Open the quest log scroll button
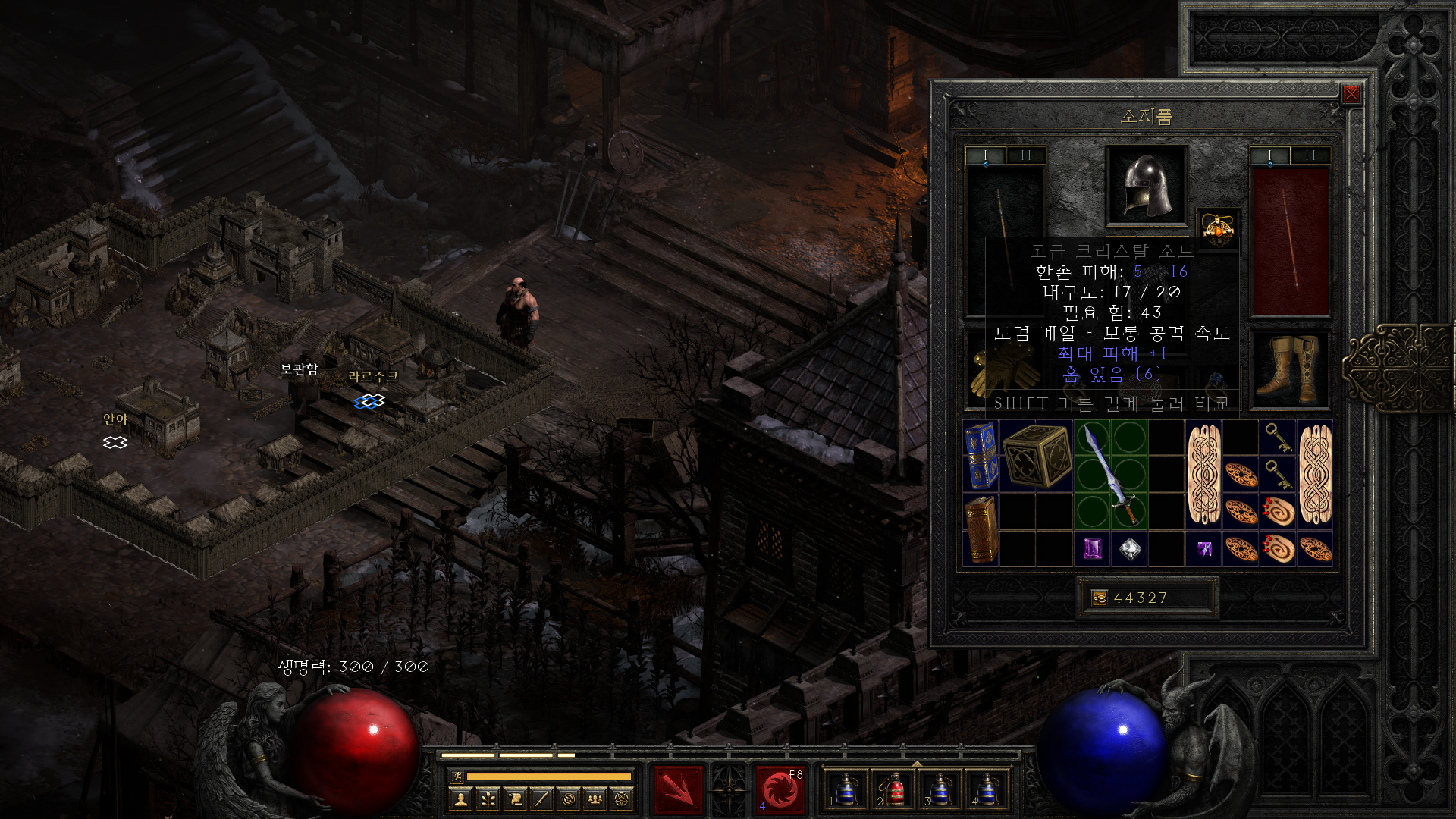Screen dimensions: 1456x819 (x=515, y=799)
